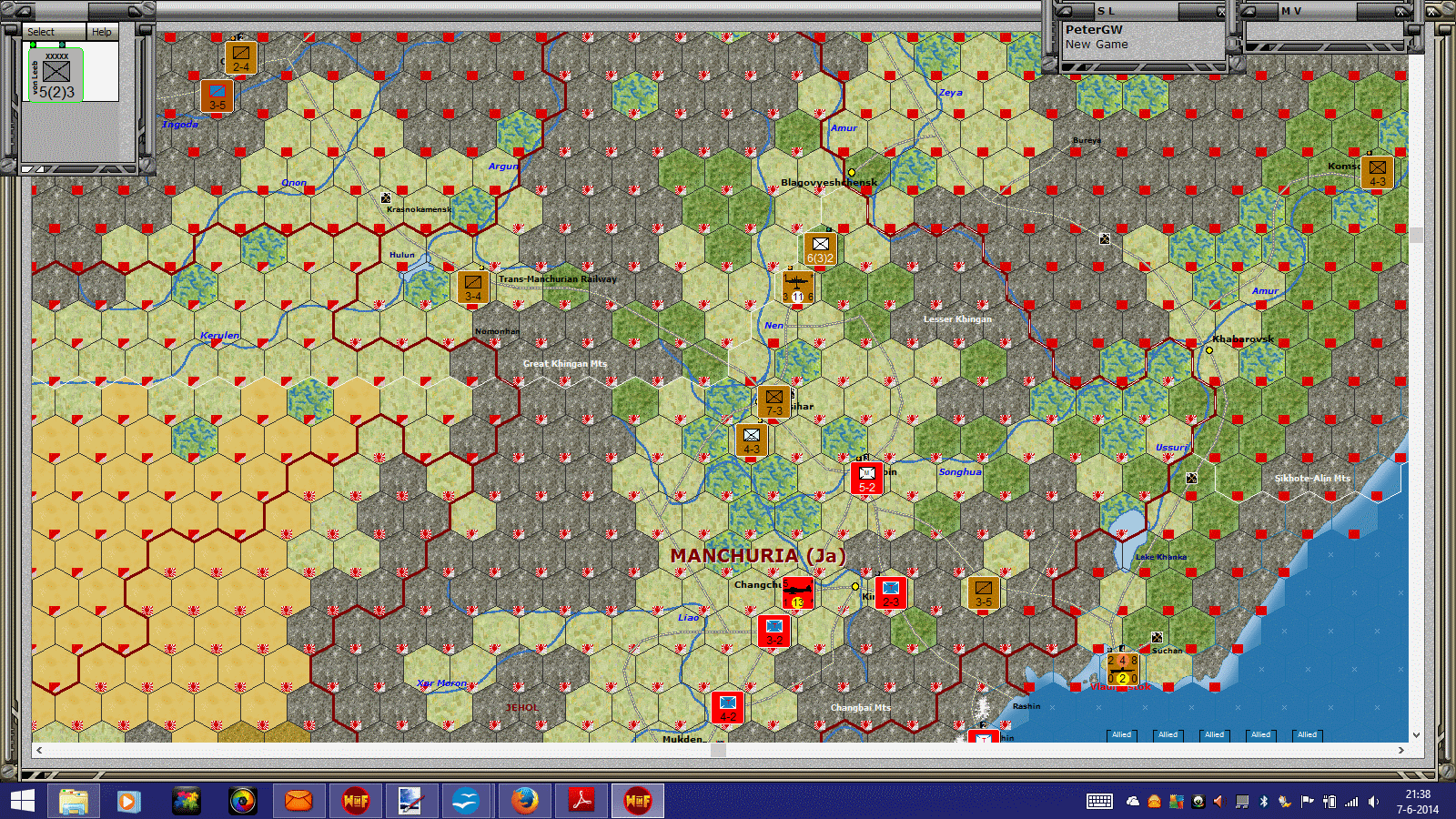Image resolution: width=1456 pixels, height=819 pixels.
Task: Roll up the unit info window using its corner arrow
Action: point(23,12)
